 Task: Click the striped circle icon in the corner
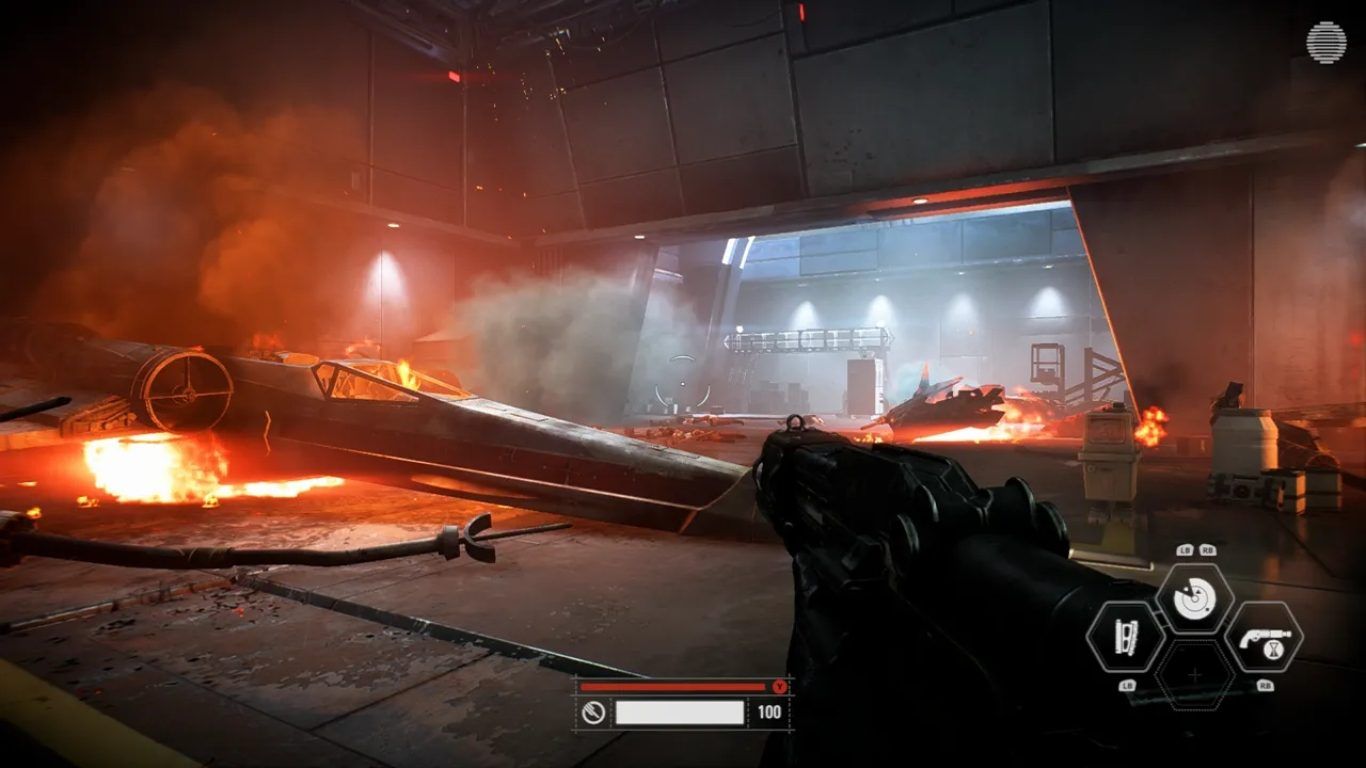click(x=1326, y=43)
